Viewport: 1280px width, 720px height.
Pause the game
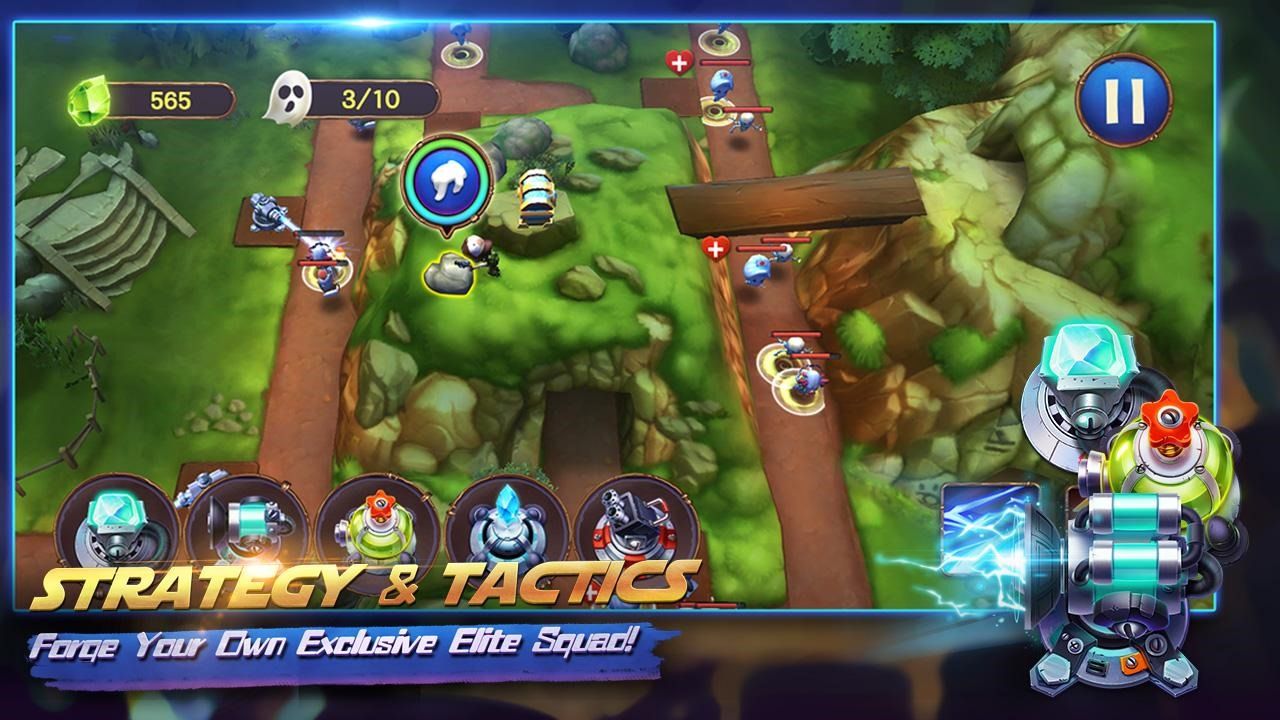(1117, 99)
